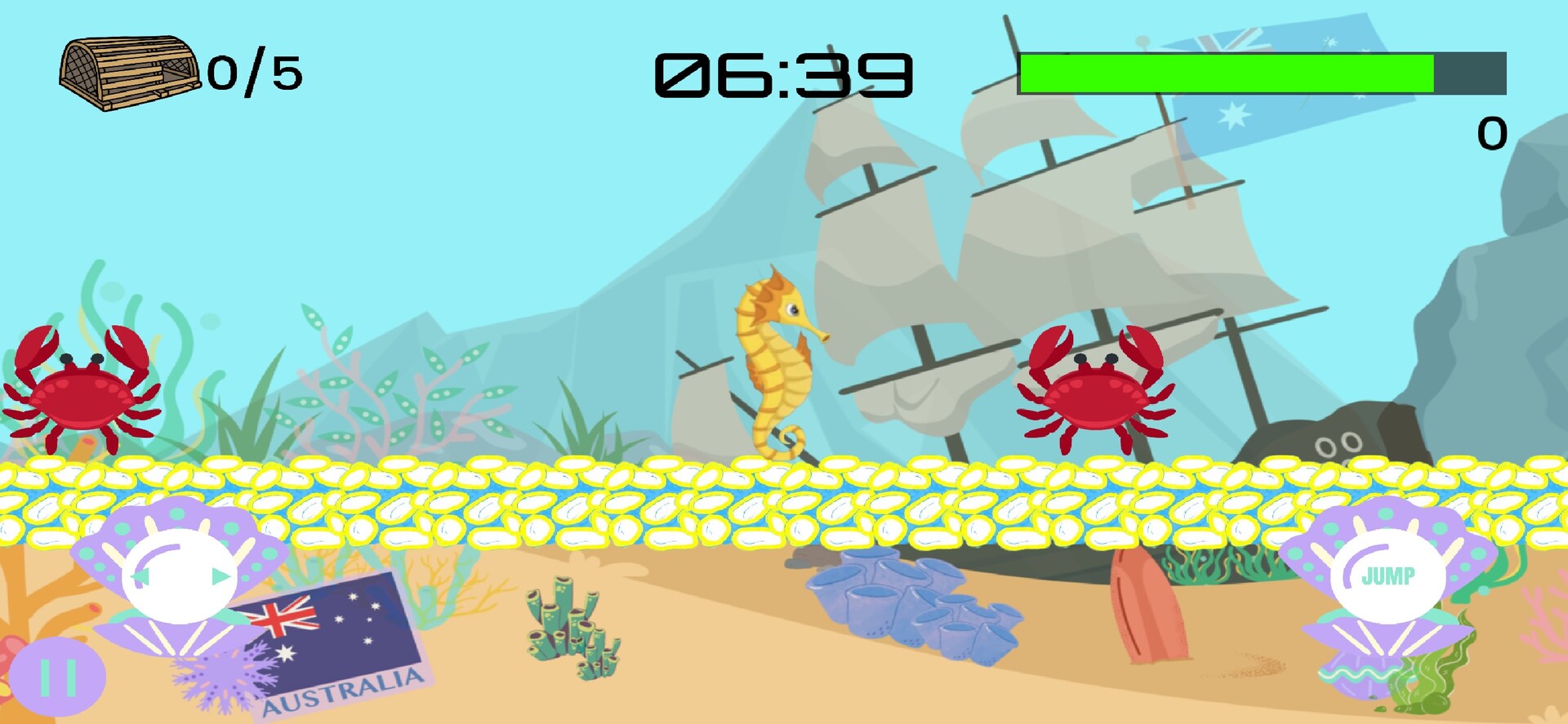The height and width of the screenshot is (724, 1568).
Task: Click the lobster trap counter icon
Action: coord(131,73)
